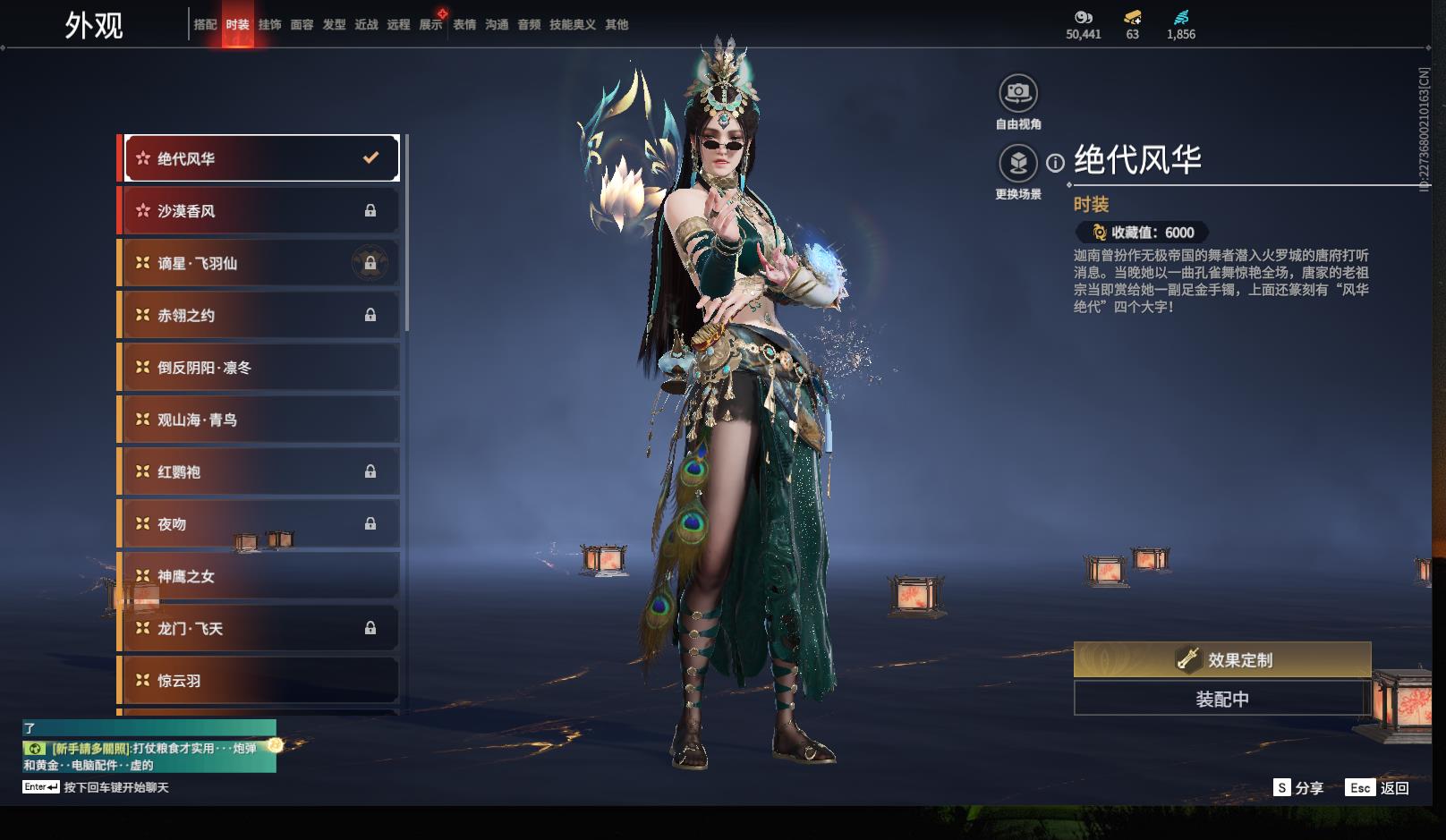
Task: Show the 表情 tab
Action: (464, 25)
